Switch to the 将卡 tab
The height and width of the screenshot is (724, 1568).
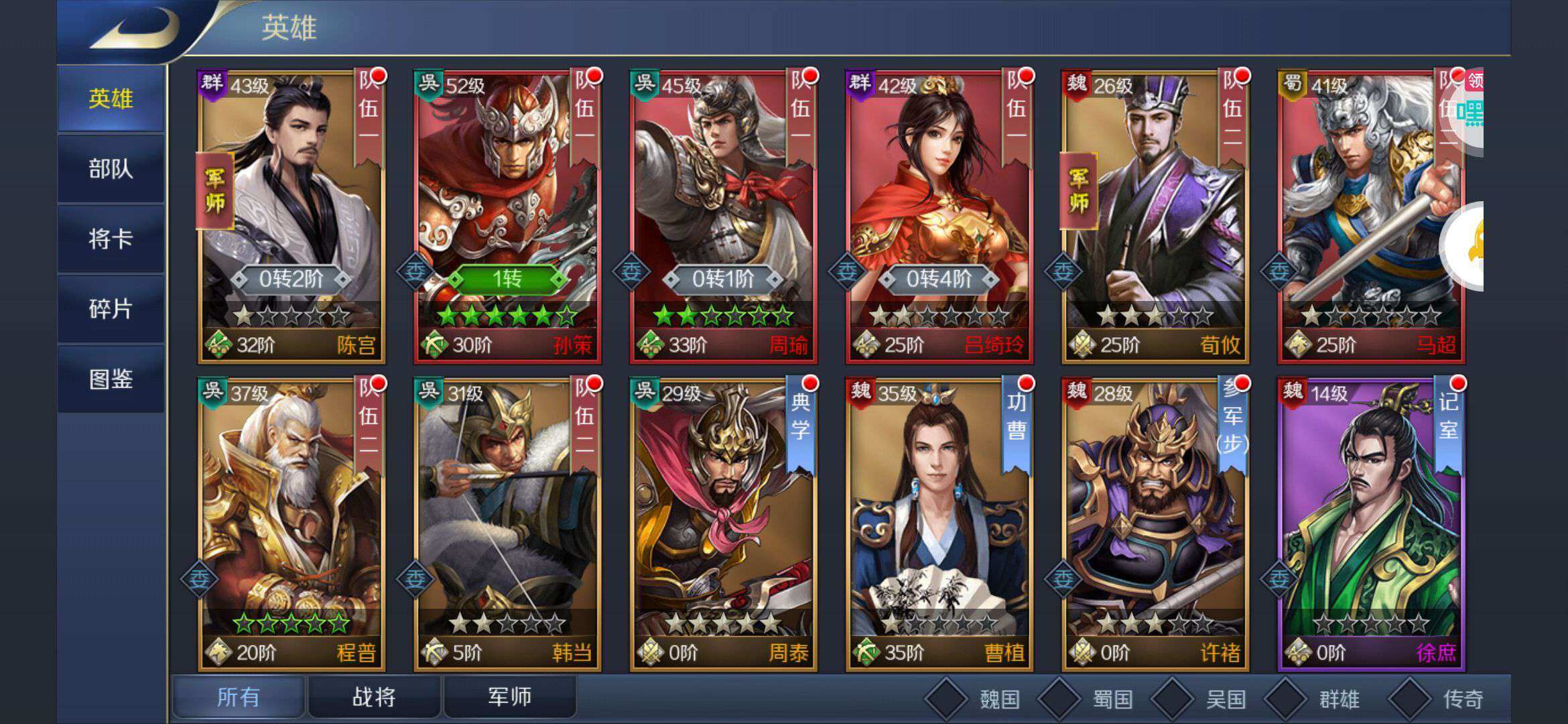111,239
